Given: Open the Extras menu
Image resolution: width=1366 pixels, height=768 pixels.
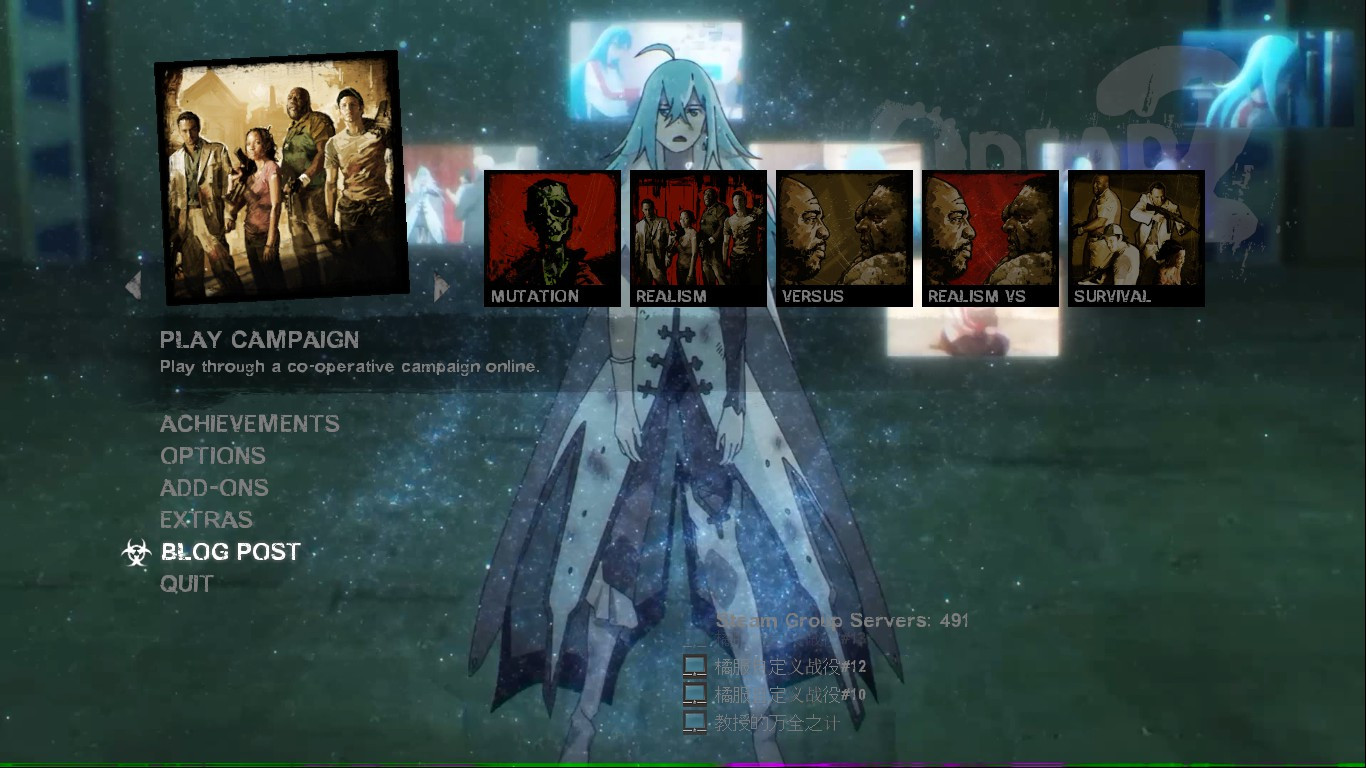Looking at the screenshot, I should coord(206,519).
